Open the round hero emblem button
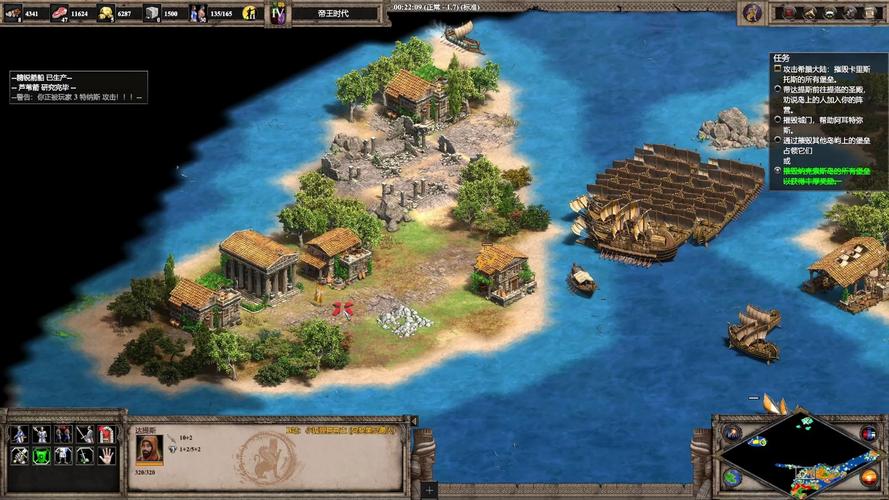The width and height of the screenshot is (889, 500). [751, 13]
